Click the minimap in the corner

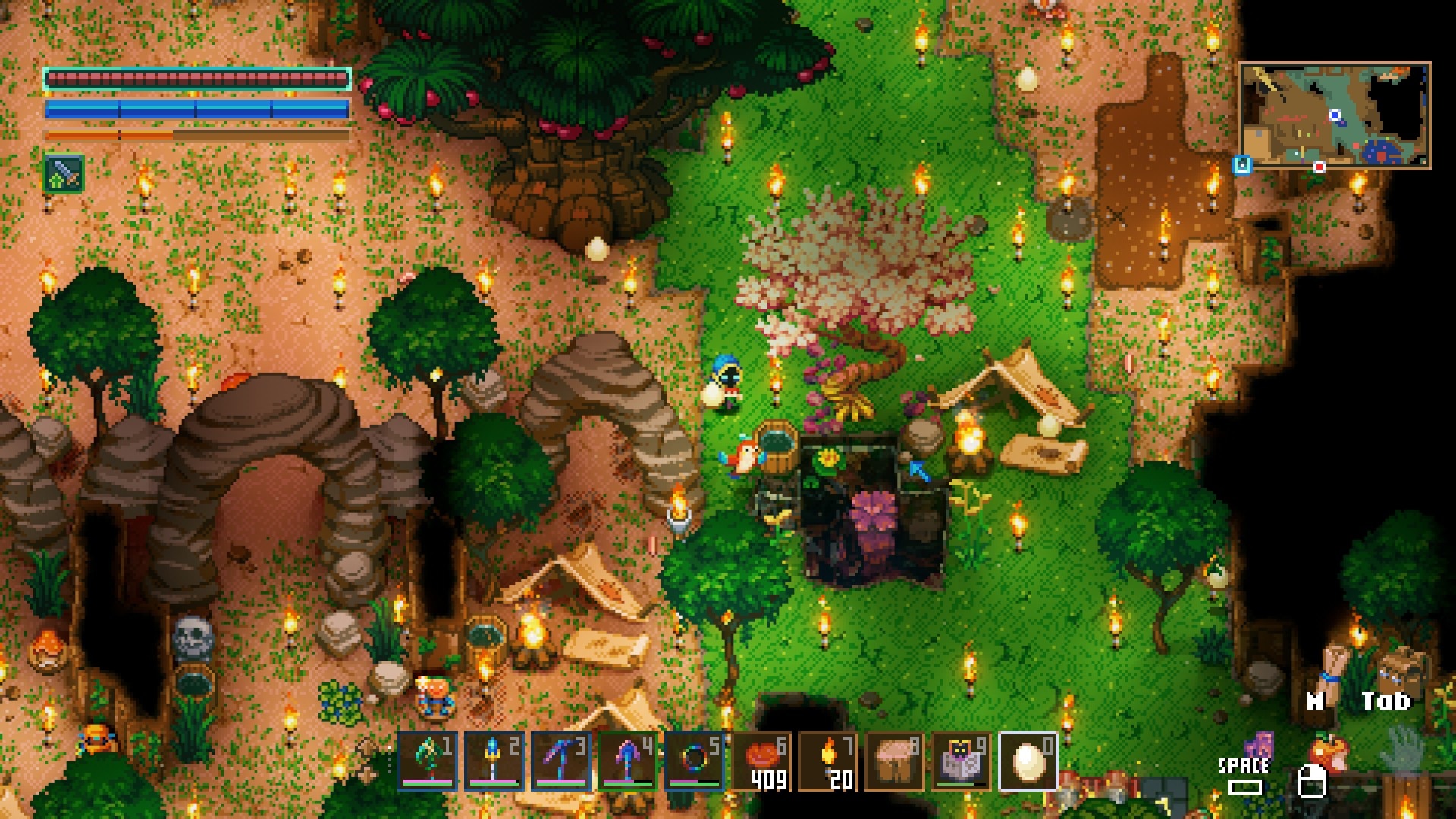pyautogui.click(x=1334, y=115)
